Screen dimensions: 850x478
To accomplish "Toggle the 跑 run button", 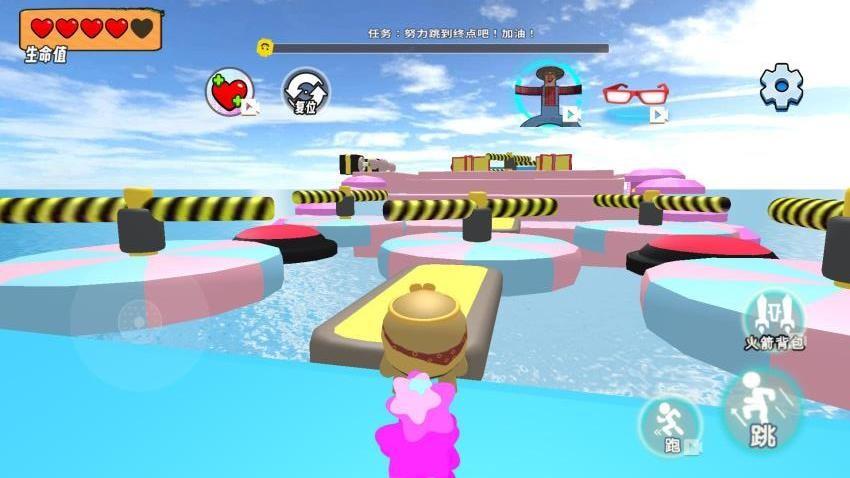I will (x=671, y=426).
